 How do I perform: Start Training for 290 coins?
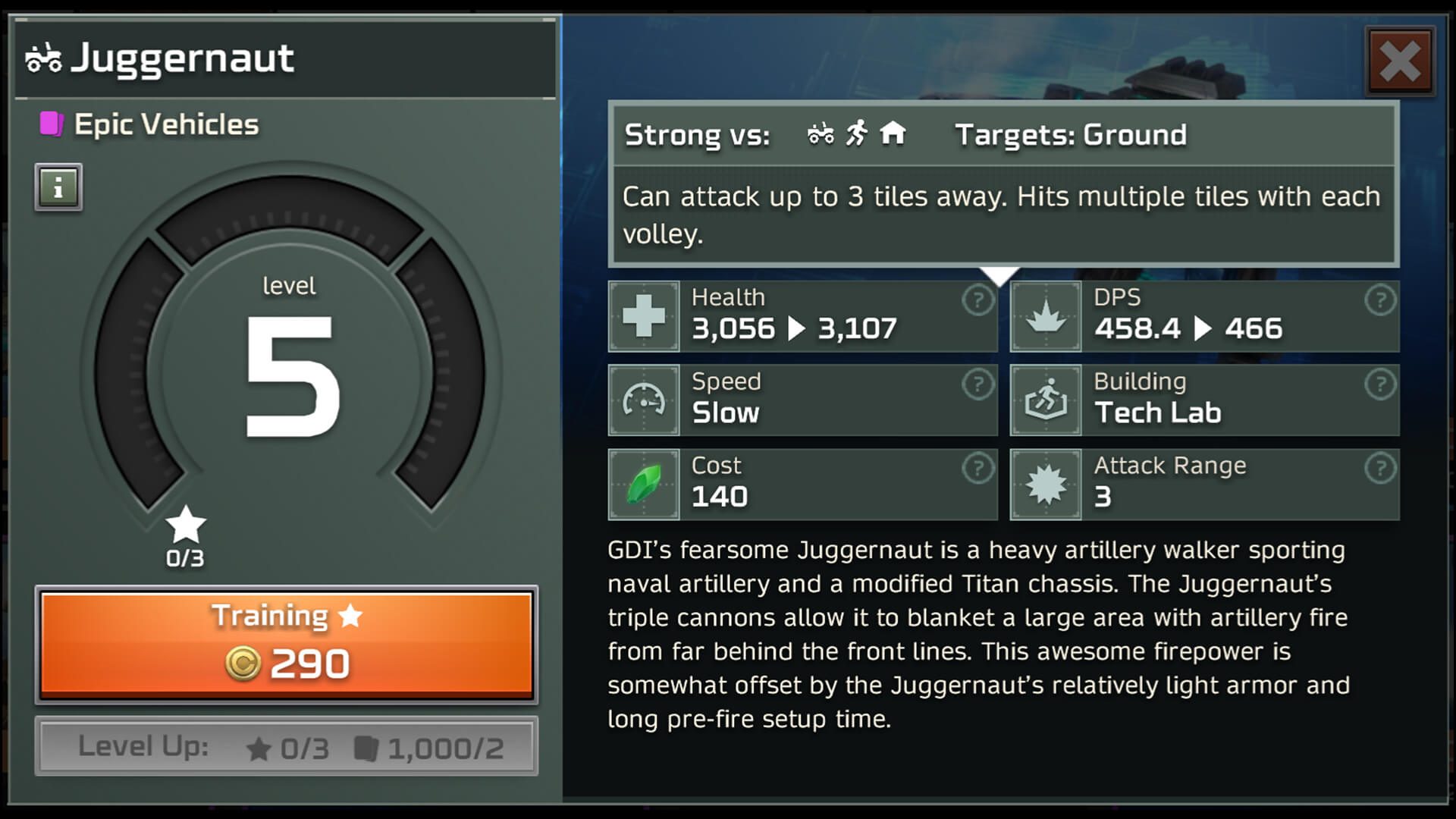pos(287,645)
